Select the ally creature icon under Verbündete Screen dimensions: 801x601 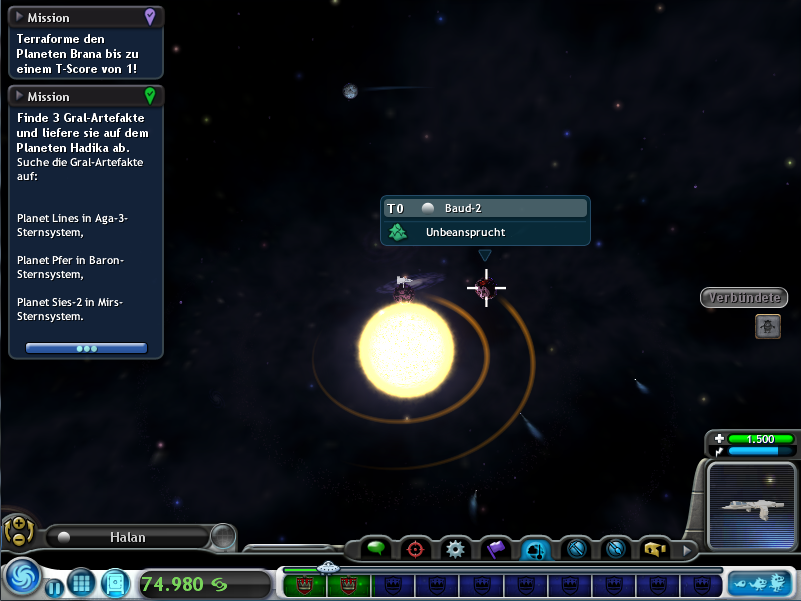767,326
